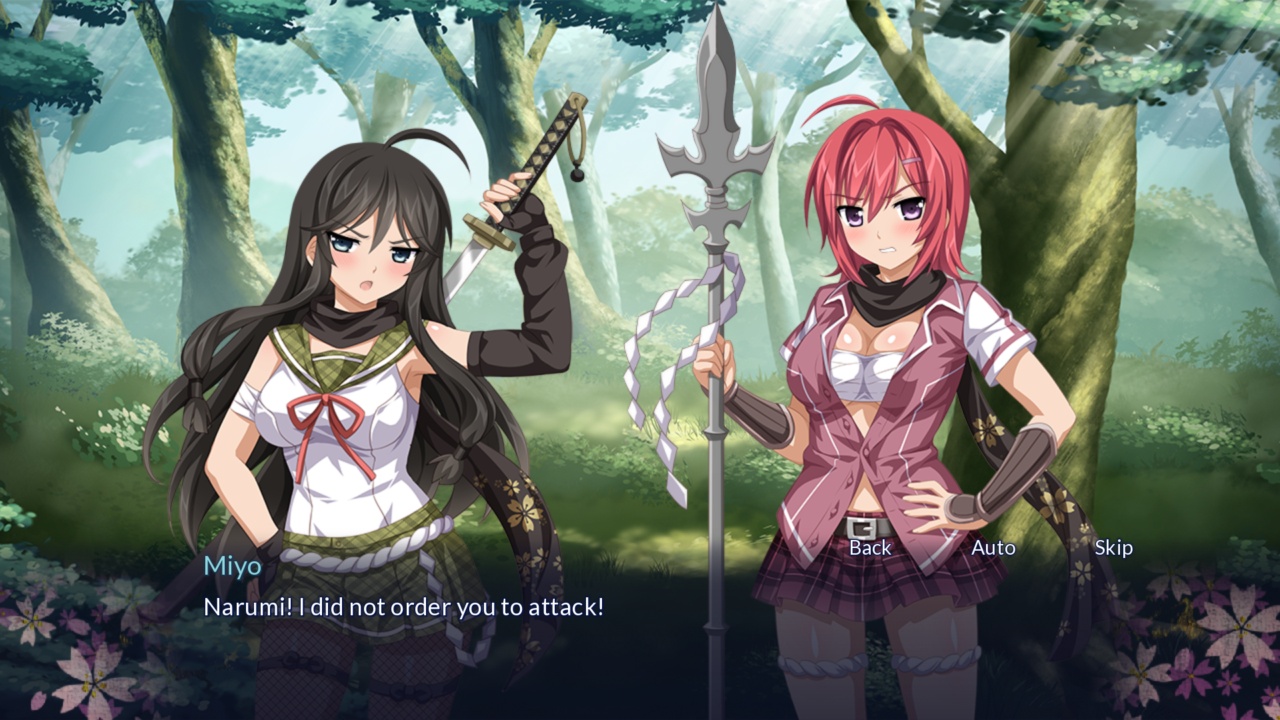Click the Back button to rewind dialogue
Image resolution: width=1280 pixels, height=720 pixels.
coord(869,547)
